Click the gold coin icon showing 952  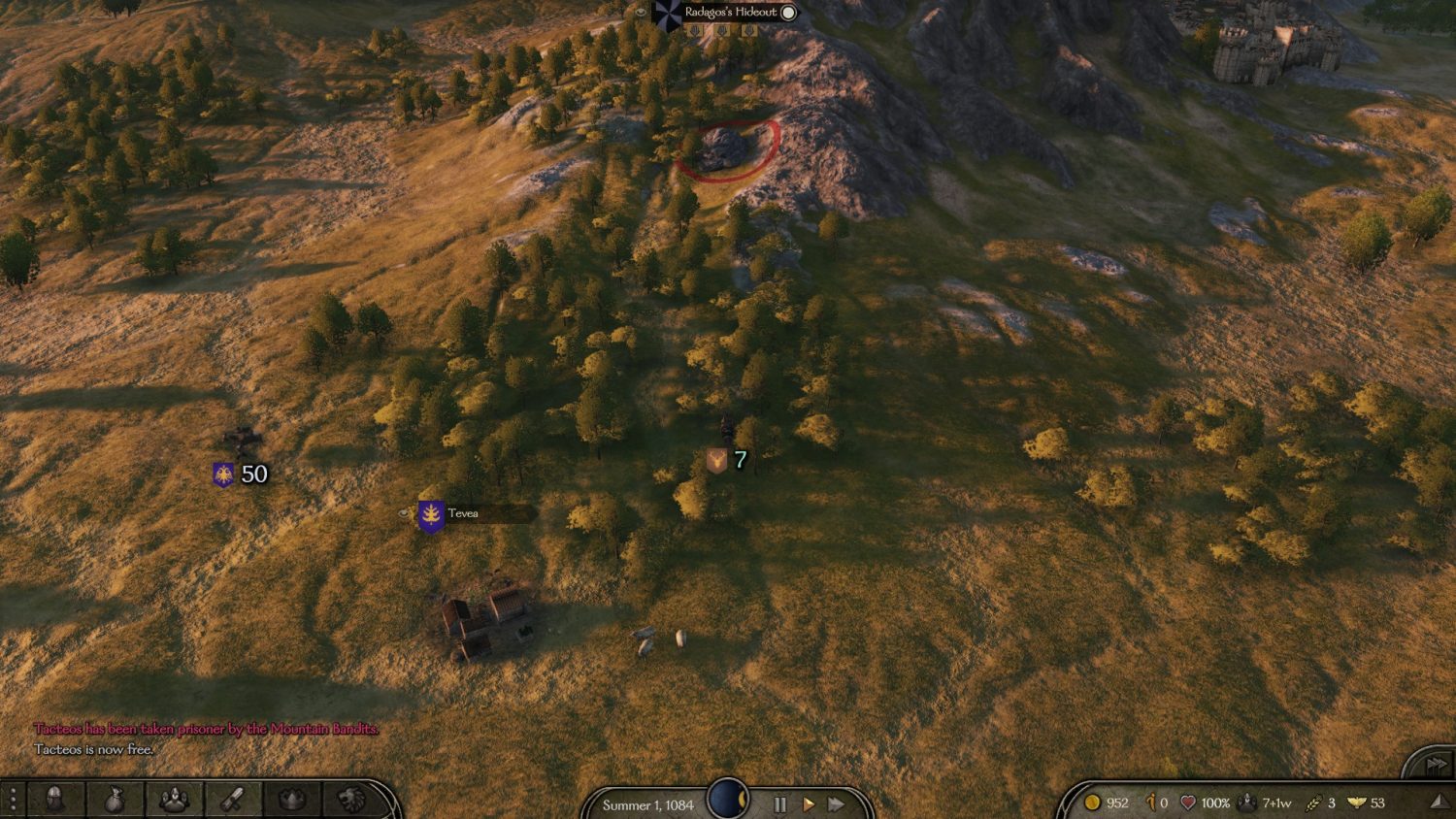pos(1092,803)
